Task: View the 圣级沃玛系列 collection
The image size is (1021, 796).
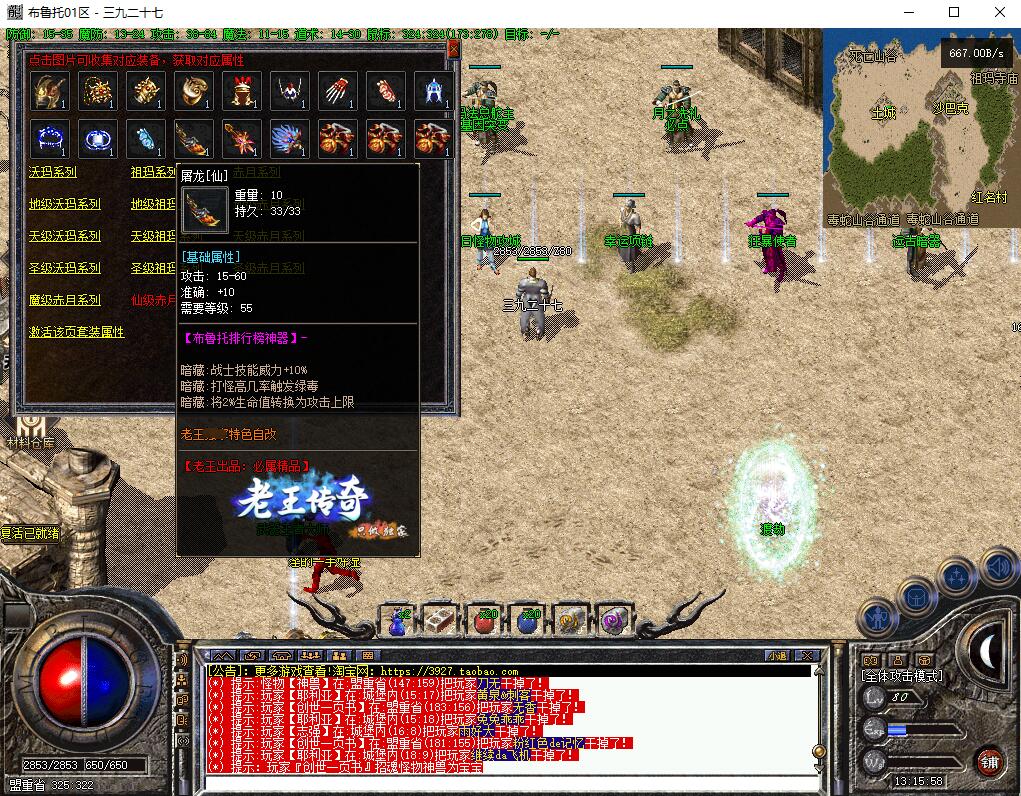Action: click(x=65, y=268)
